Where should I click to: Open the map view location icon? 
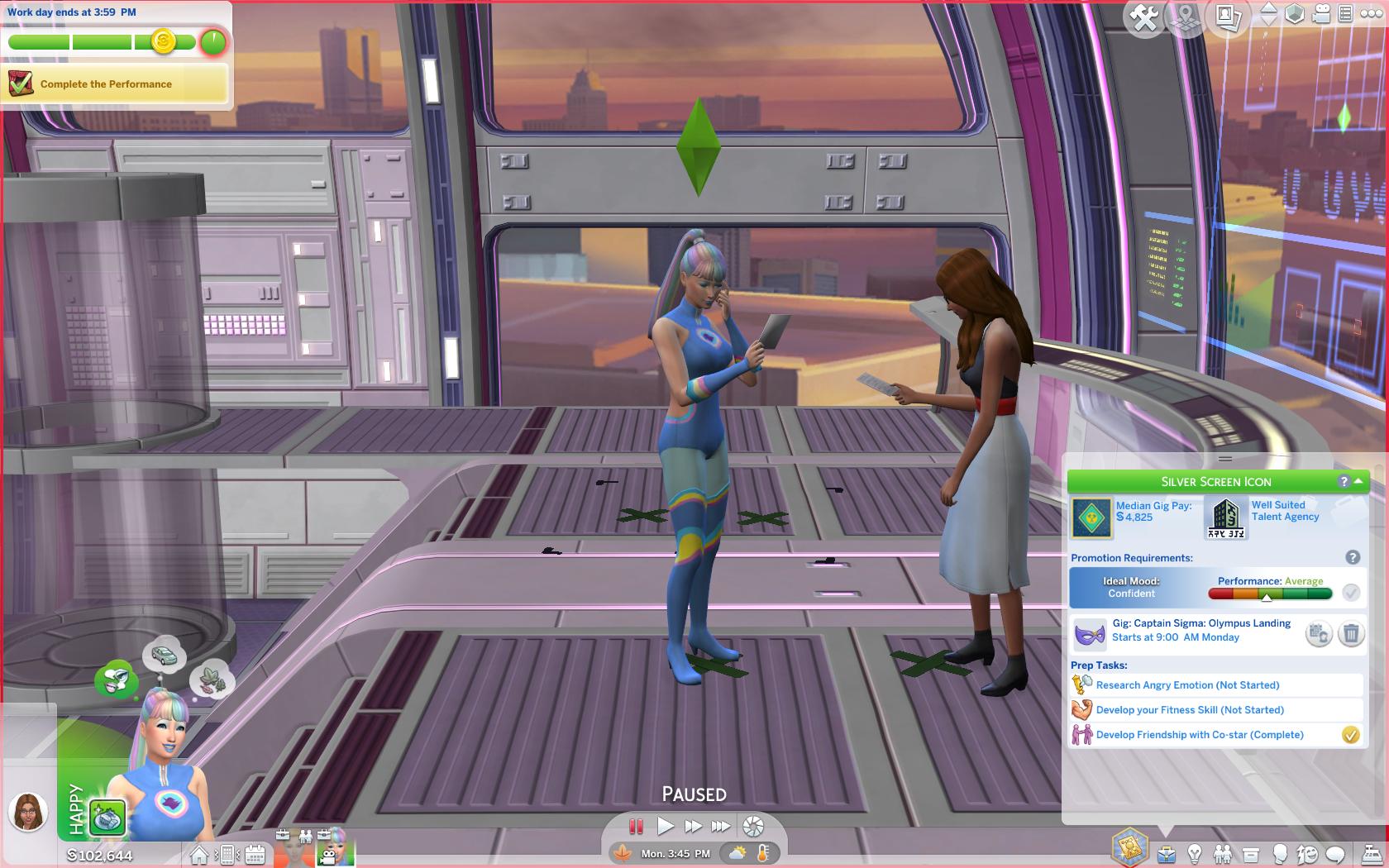(1186, 15)
